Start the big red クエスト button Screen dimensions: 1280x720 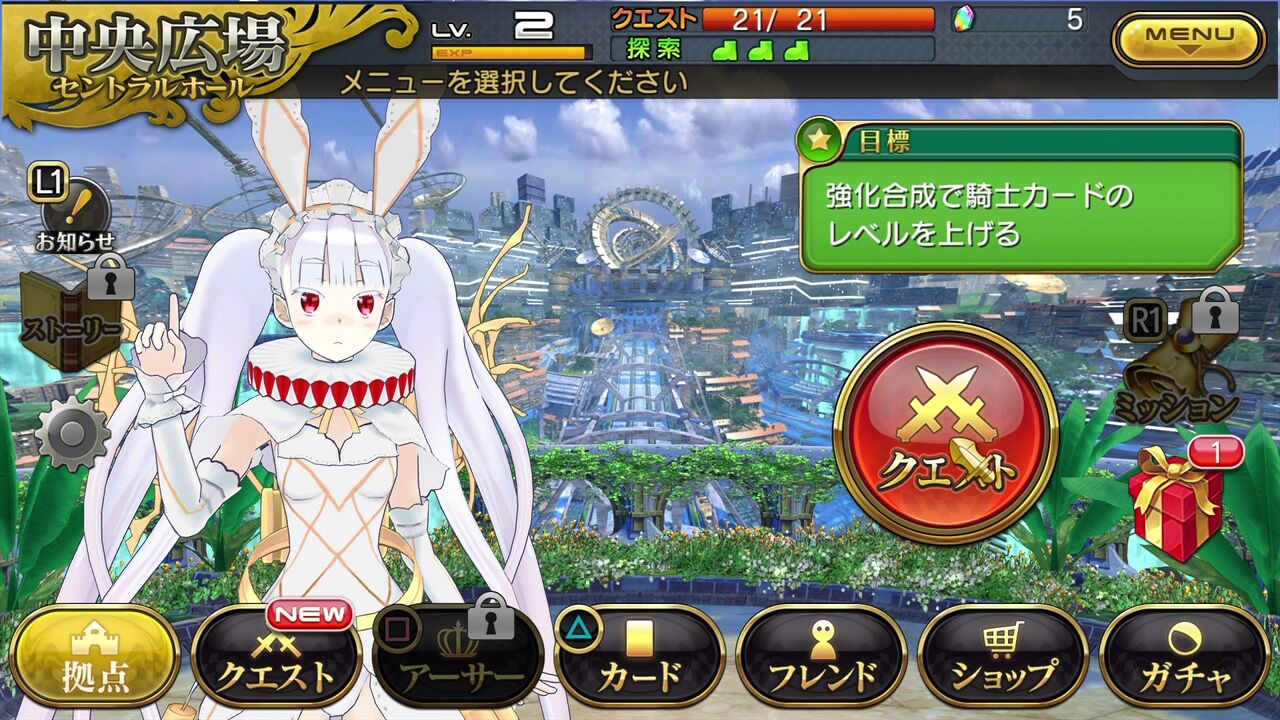point(945,433)
